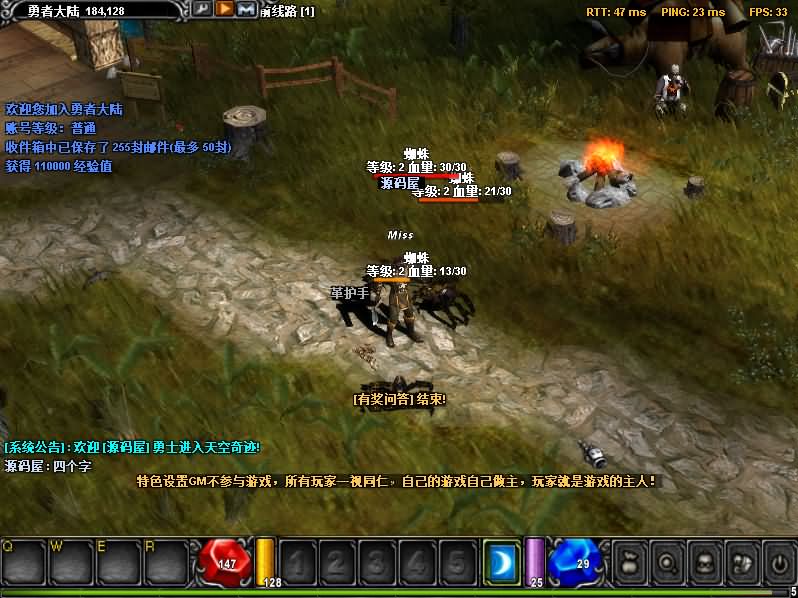
Task: Click the magnifying glass search icon
Action: [x=666, y=562]
